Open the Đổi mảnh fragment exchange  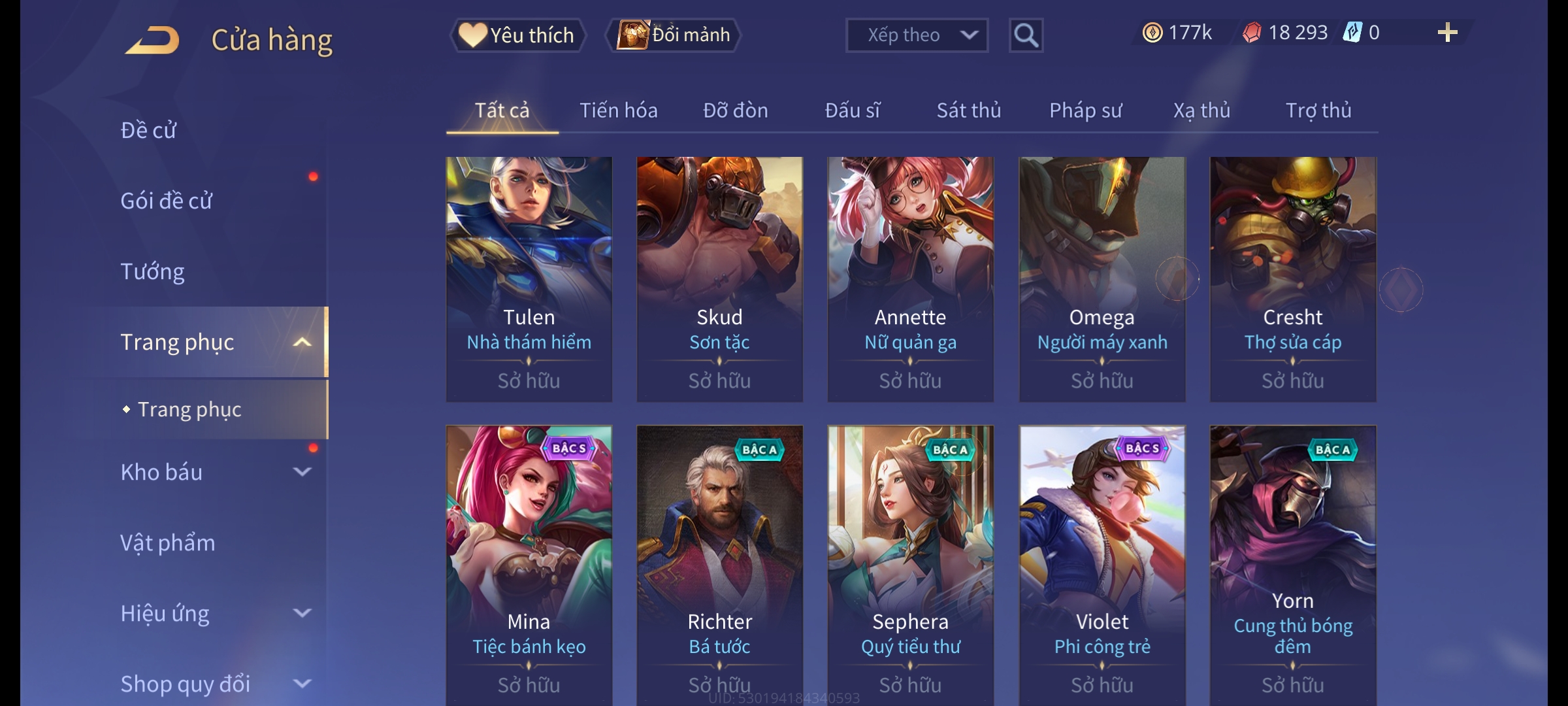pyautogui.click(x=674, y=35)
